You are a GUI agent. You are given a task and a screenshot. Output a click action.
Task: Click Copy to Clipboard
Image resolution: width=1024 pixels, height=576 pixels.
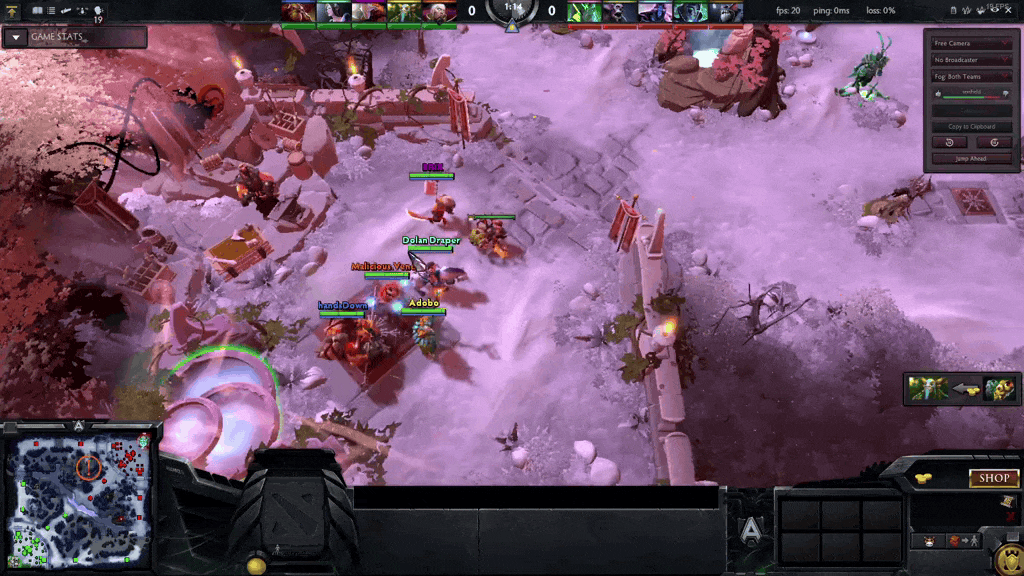pyautogui.click(x=971, y=127)
